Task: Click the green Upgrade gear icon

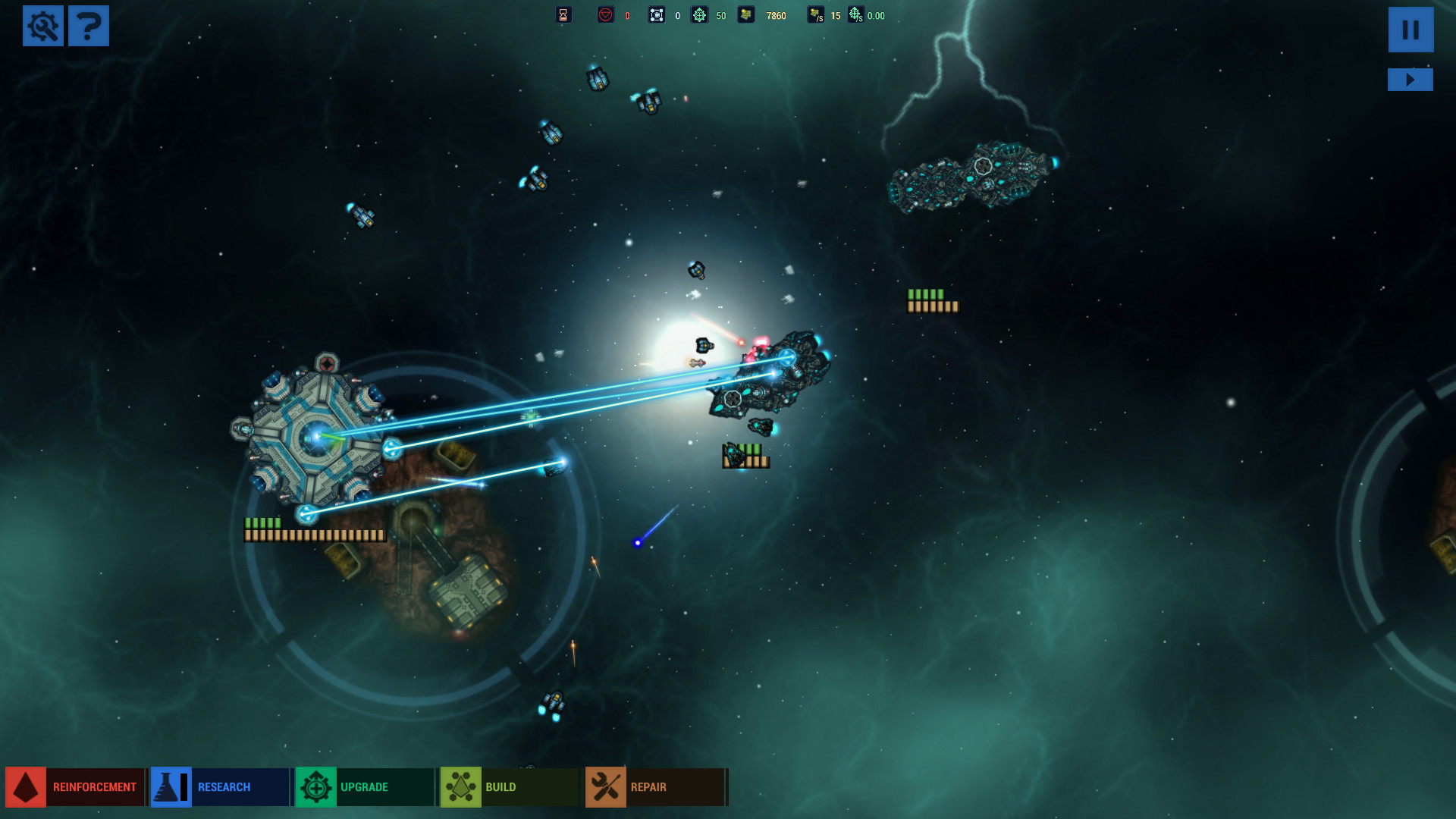Action: pyautogui.click(x=315, y=786)
